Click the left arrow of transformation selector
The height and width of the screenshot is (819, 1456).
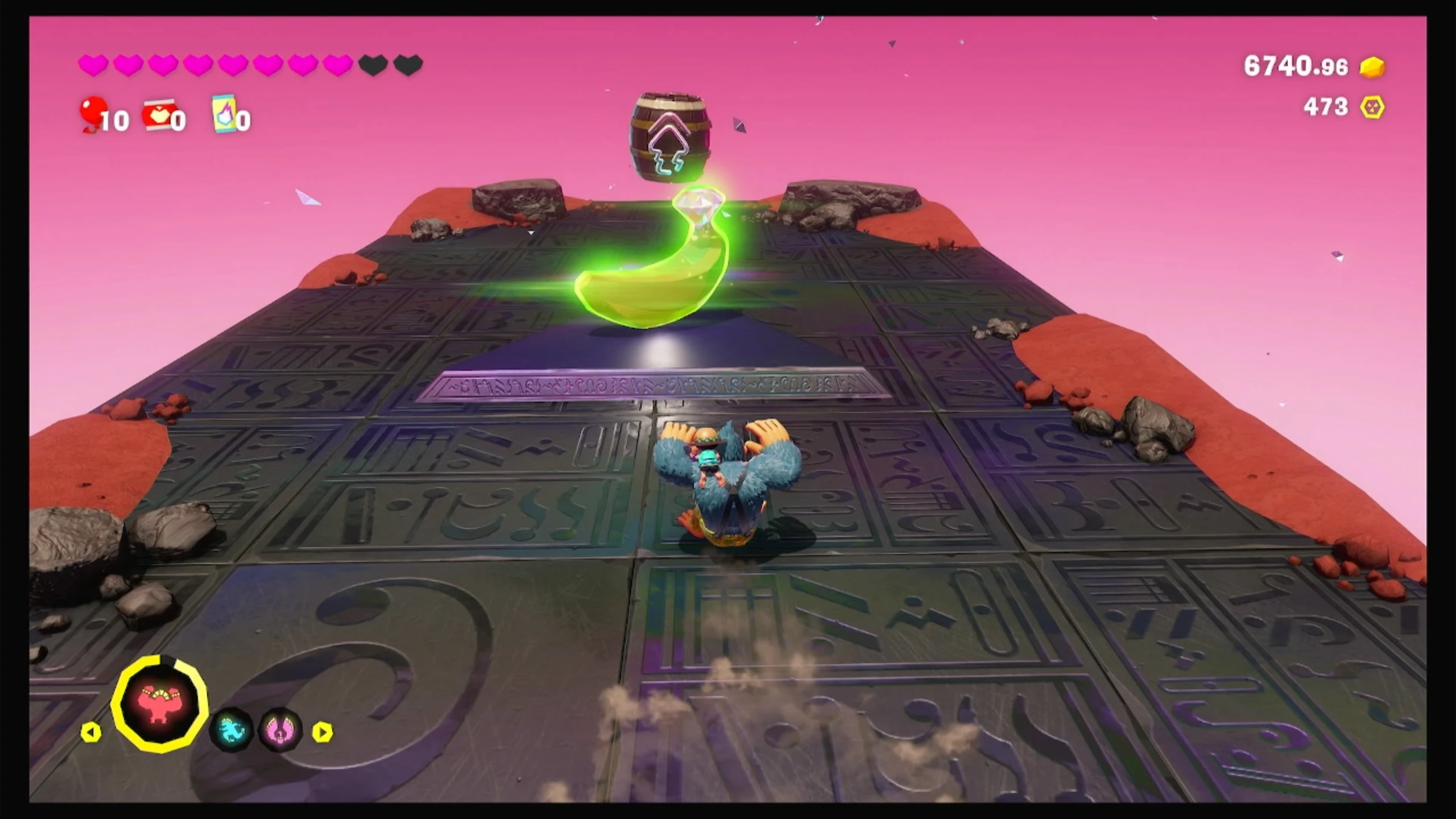pyautogui.click(x=91, y=732)
